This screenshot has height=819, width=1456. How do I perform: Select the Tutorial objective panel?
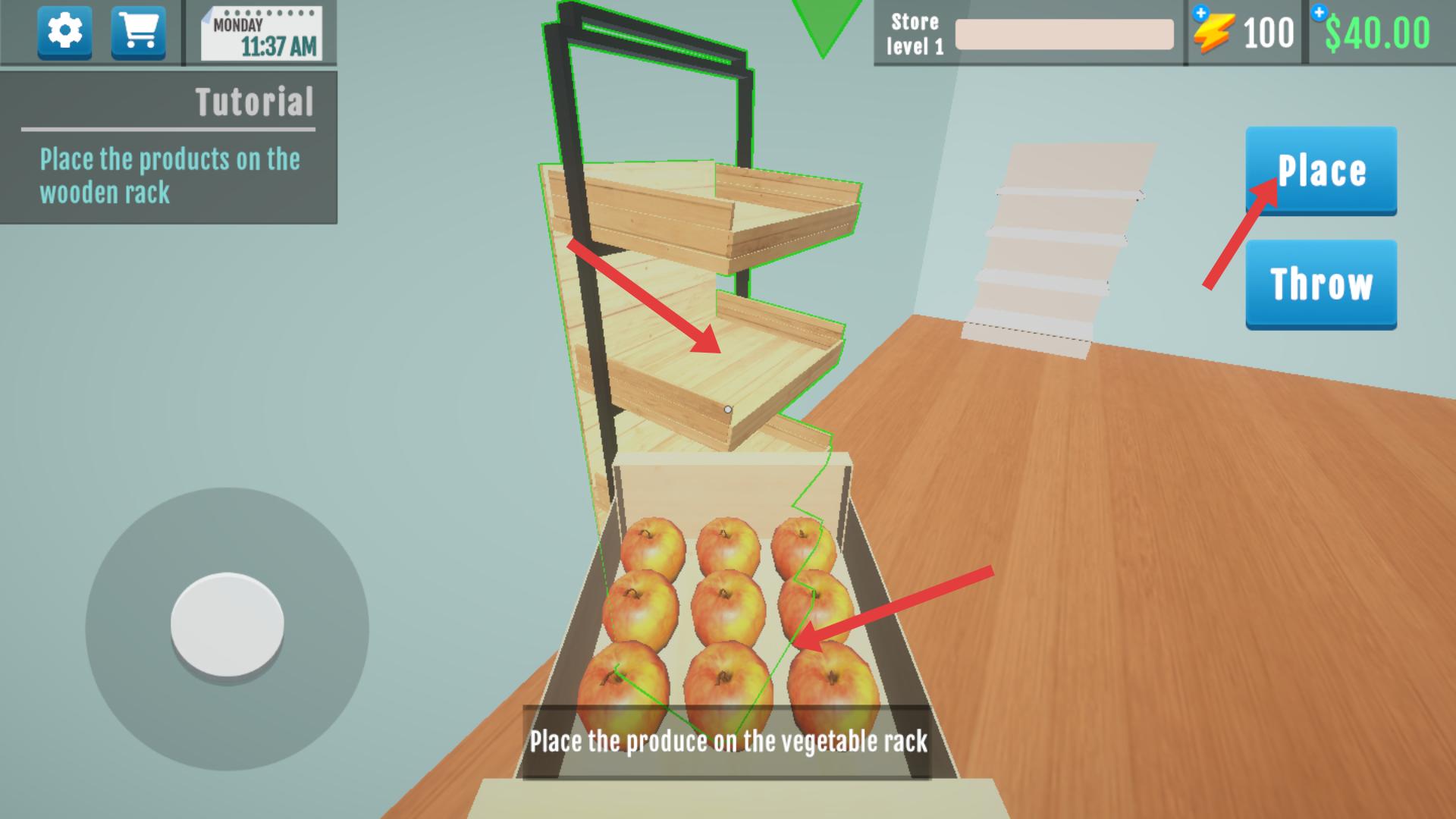point(168,148)
